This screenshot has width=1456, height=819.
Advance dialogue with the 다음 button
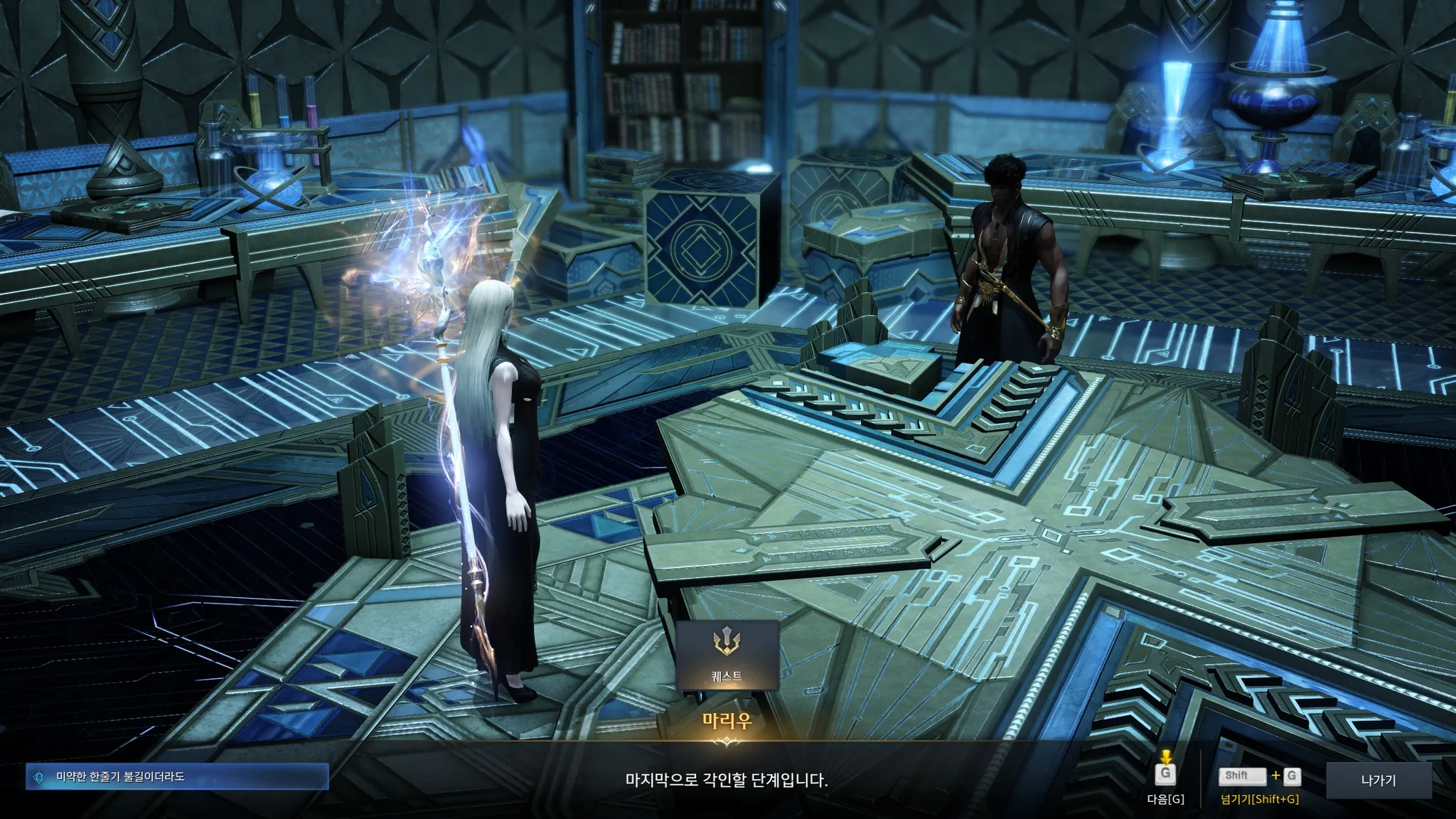(x=1165, y=776)
